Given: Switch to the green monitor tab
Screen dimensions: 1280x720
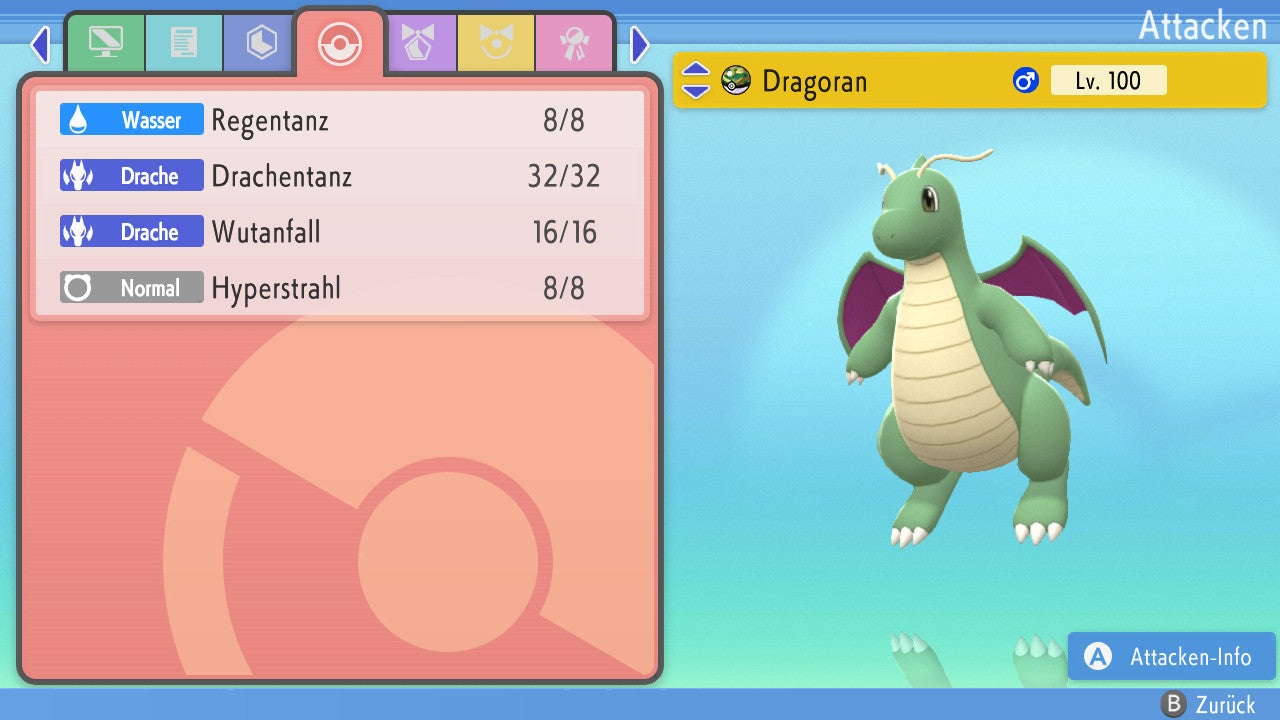Looking at the screenshot, I should [105, 43].
